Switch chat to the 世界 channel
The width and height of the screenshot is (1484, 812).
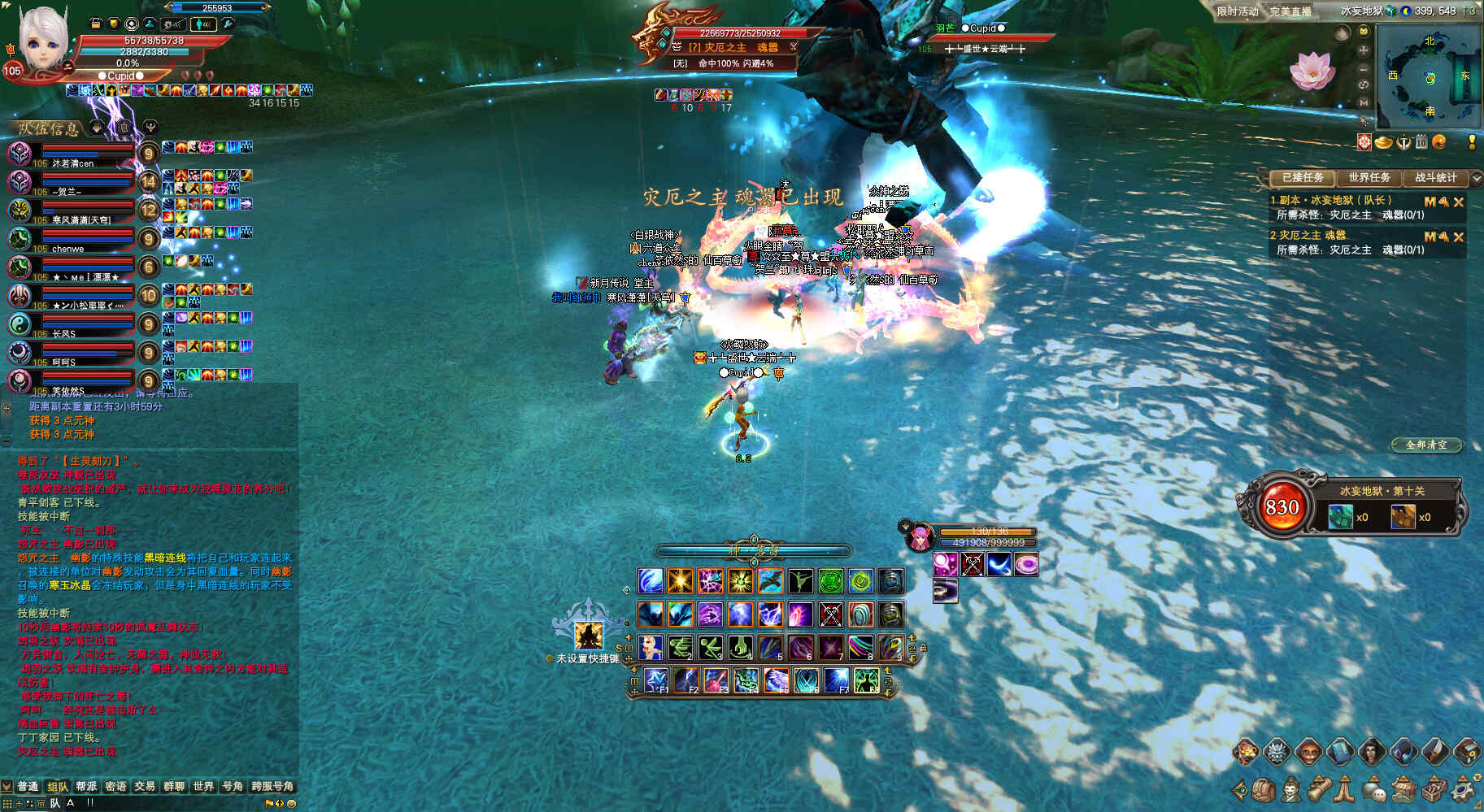203,786
